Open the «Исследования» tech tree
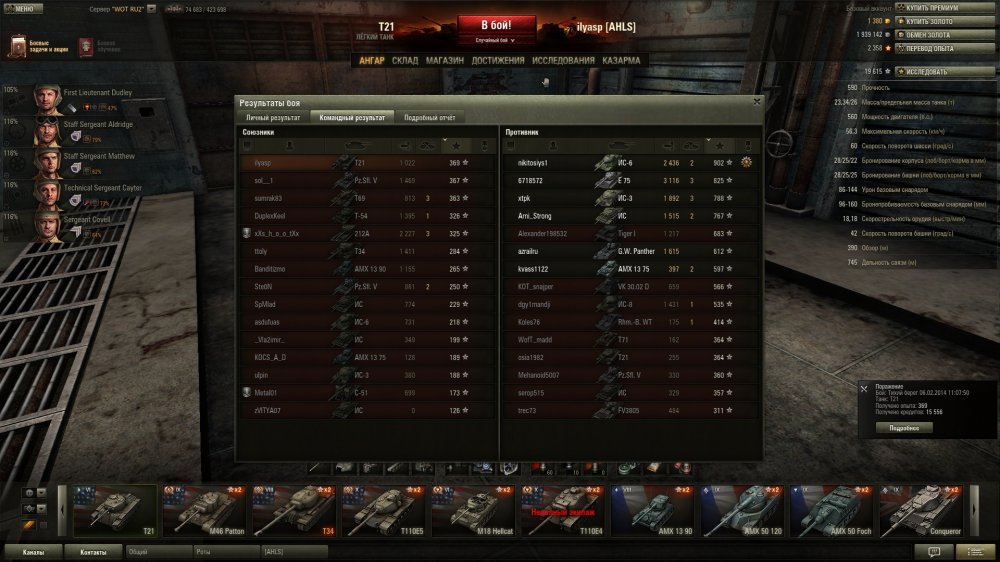The image size is (1000, 562). point(563,60)
